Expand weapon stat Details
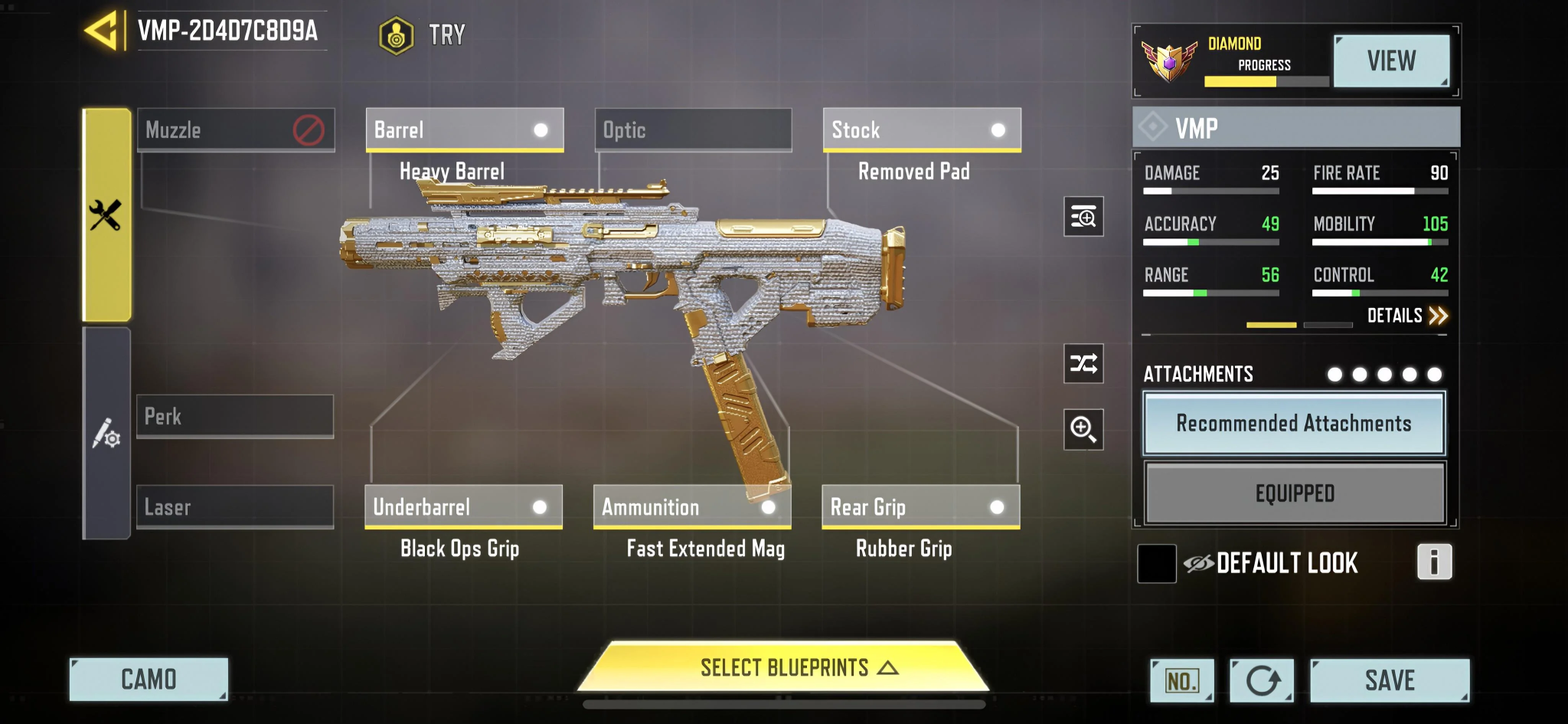 tap(1406, 316)
